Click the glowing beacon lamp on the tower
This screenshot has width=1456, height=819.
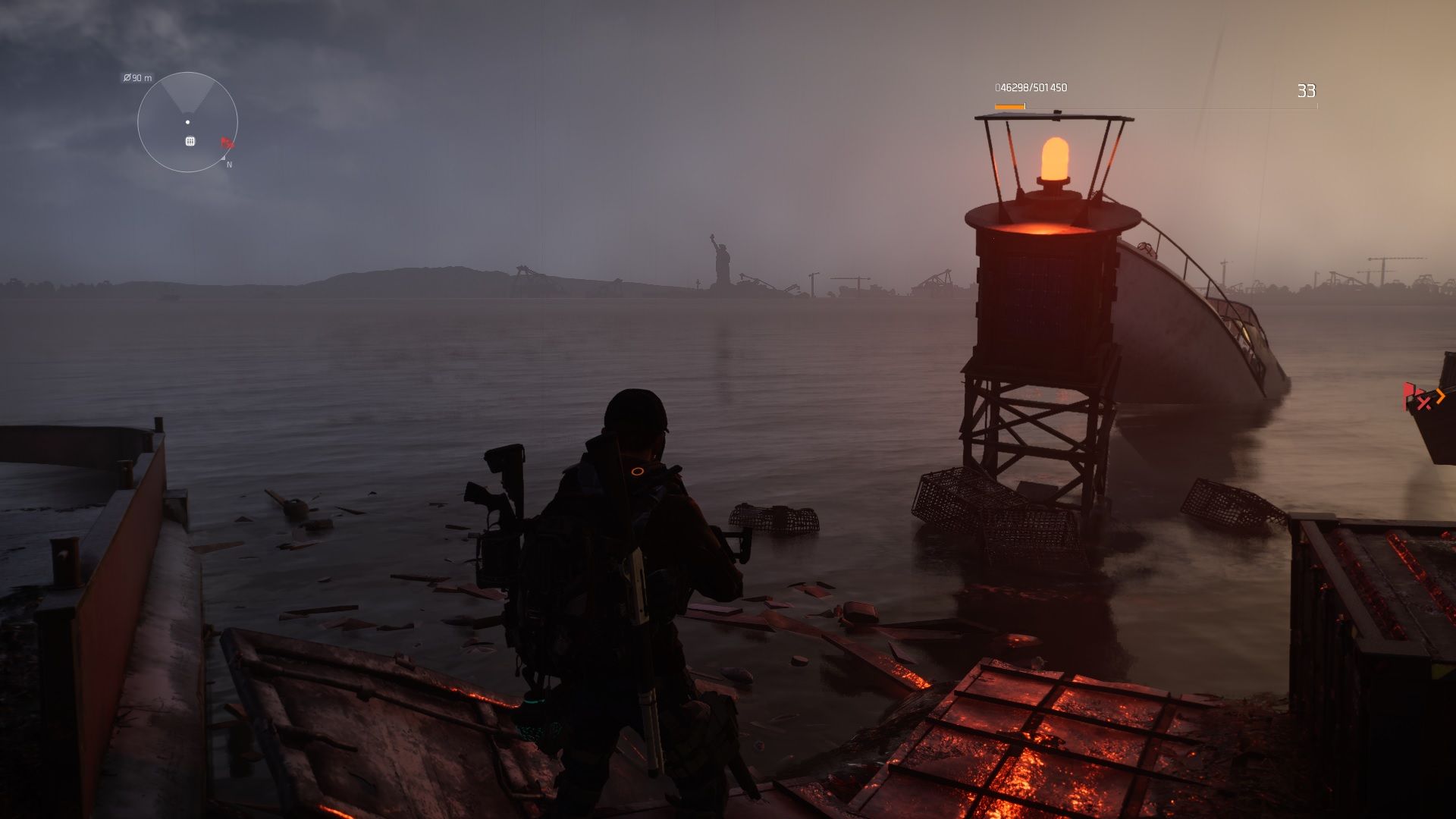[x=1056, y=156]
